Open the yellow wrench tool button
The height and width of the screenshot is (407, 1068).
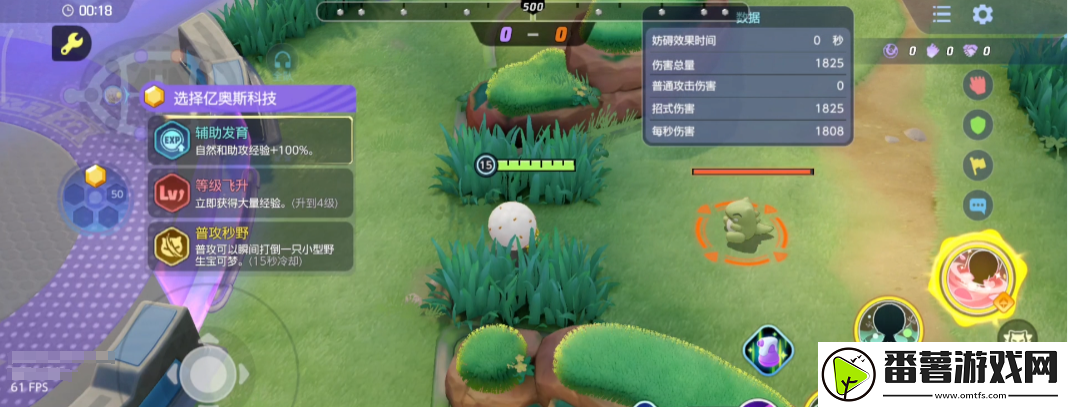(x=72, y=43)
